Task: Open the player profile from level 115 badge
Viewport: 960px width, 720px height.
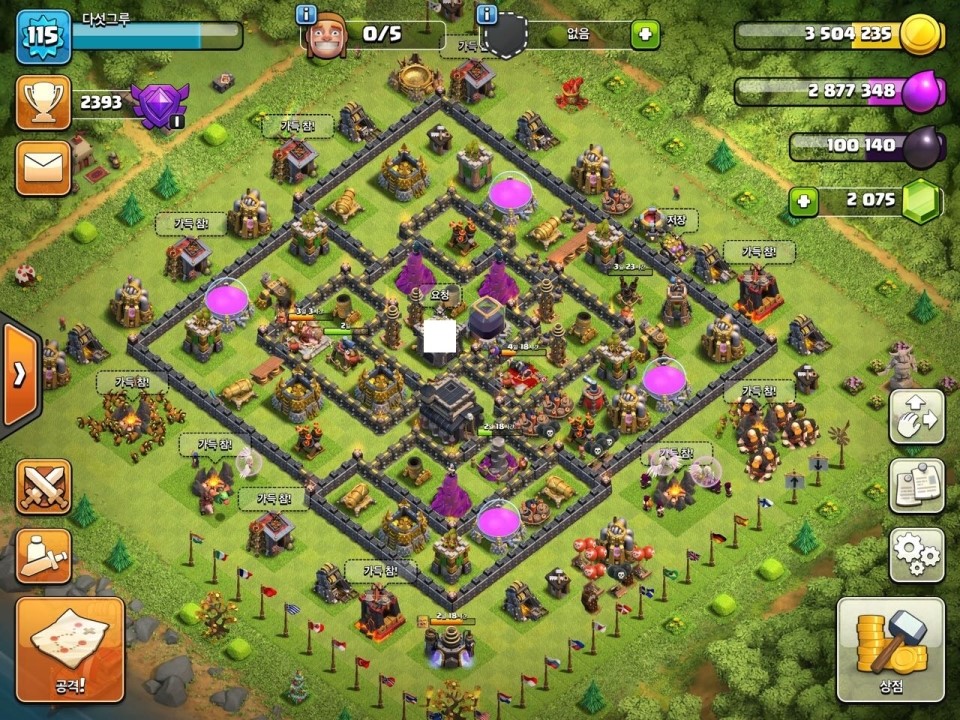Action: coord(42,36)
